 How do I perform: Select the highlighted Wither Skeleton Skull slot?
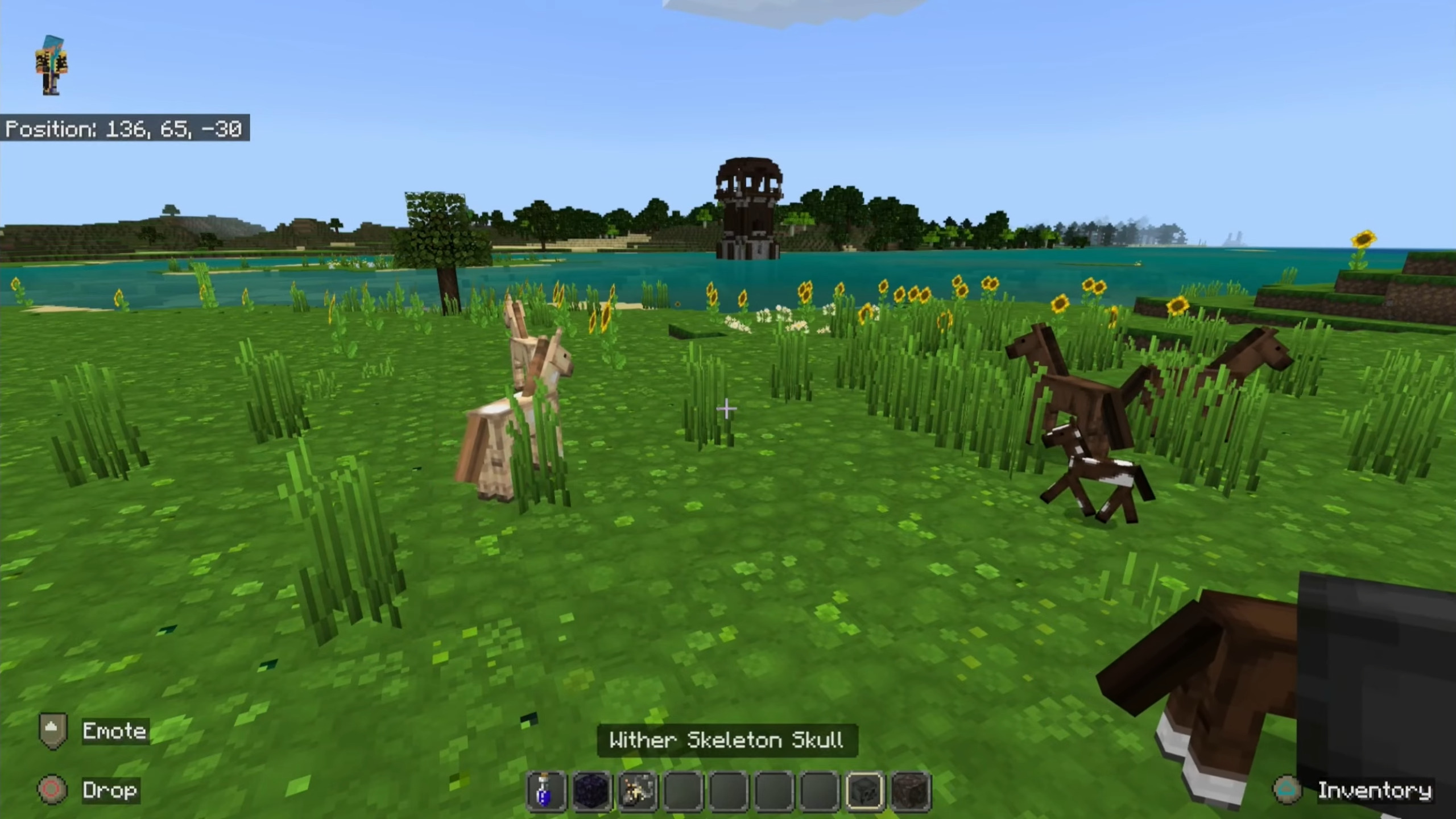pos(864,791)
